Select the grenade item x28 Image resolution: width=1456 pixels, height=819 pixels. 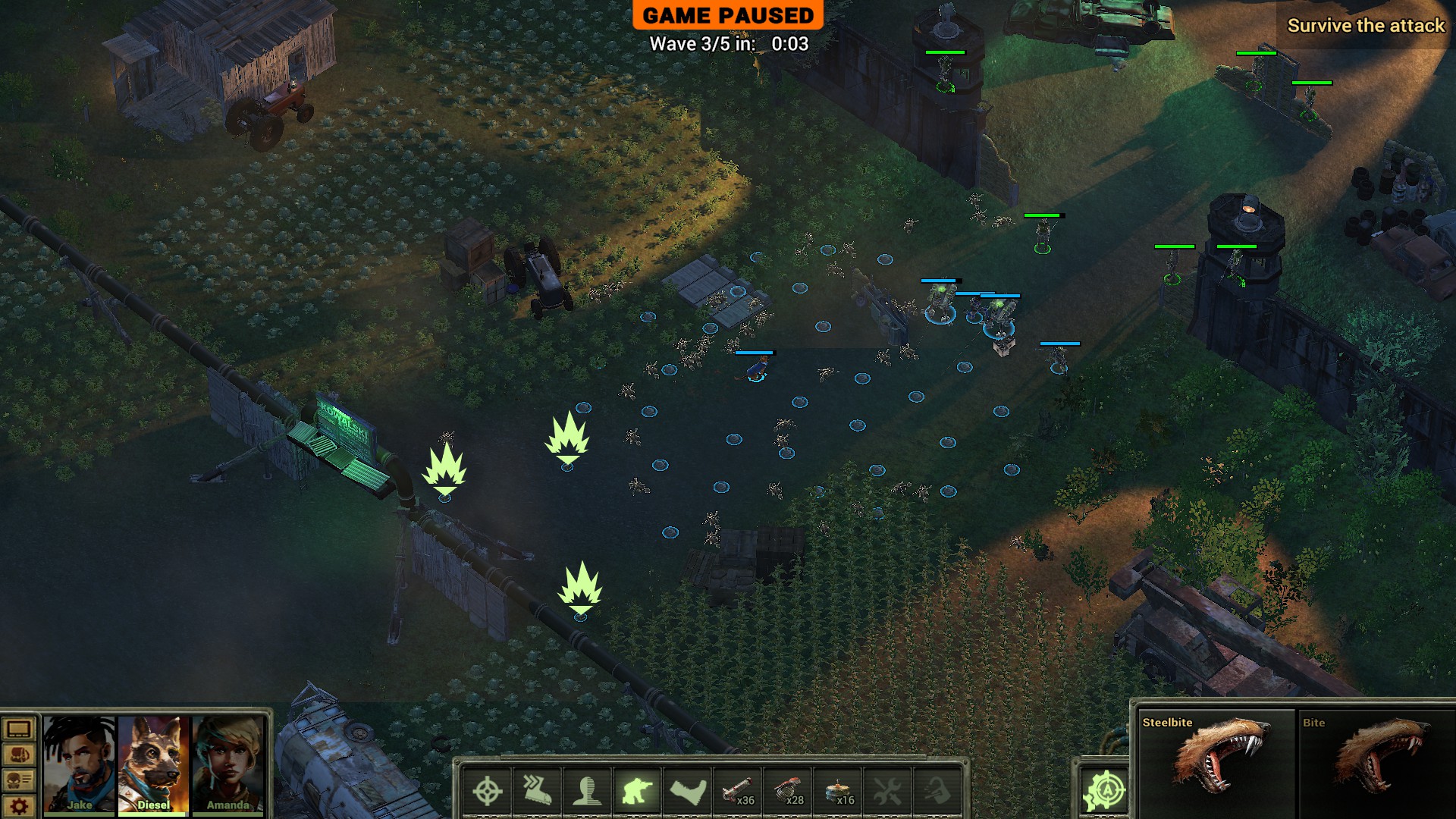[x=788, y=792]
